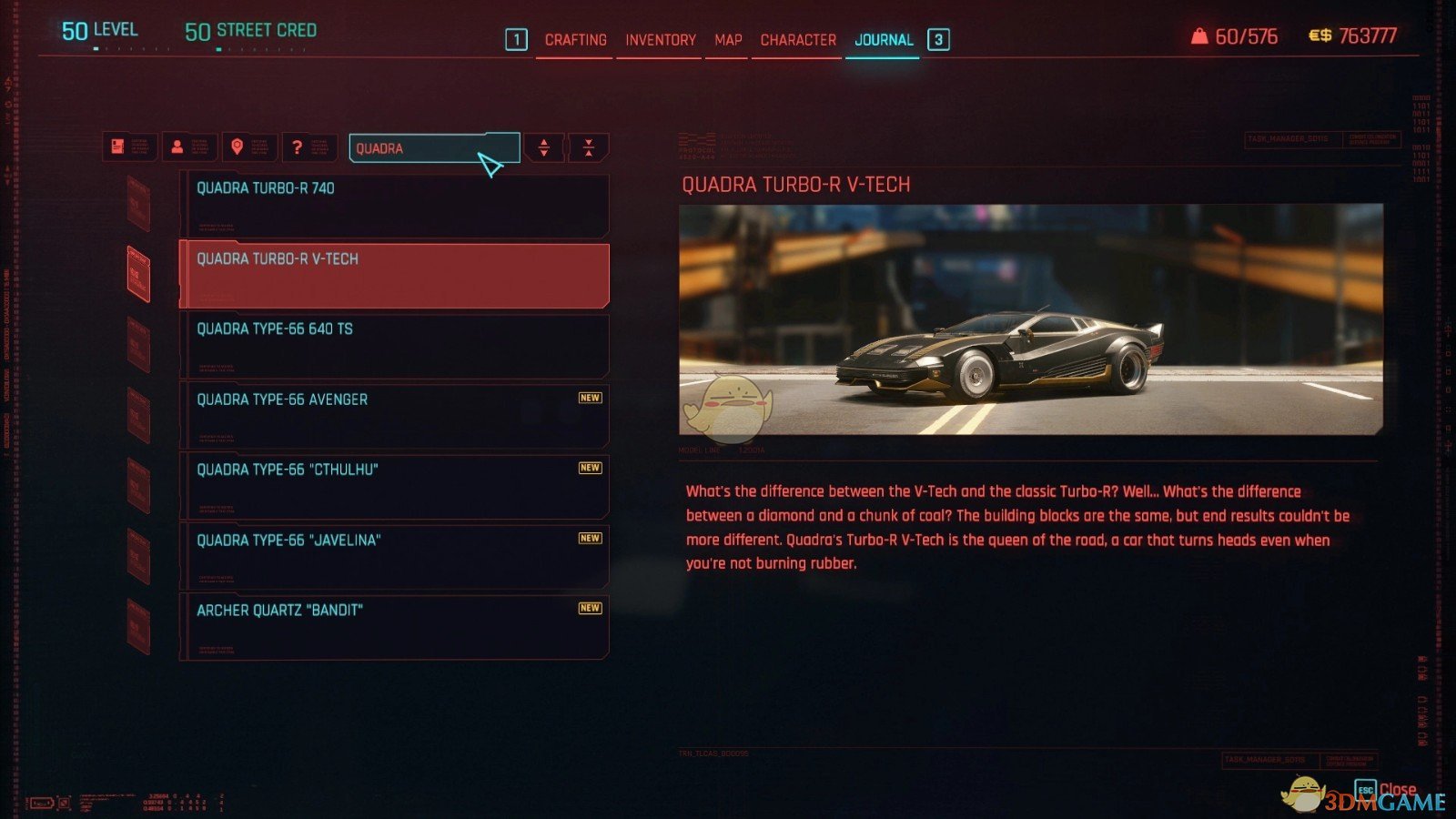
Task: Open Quadra Type-66 640 TS entry
Action: click(x=394, y=345)
